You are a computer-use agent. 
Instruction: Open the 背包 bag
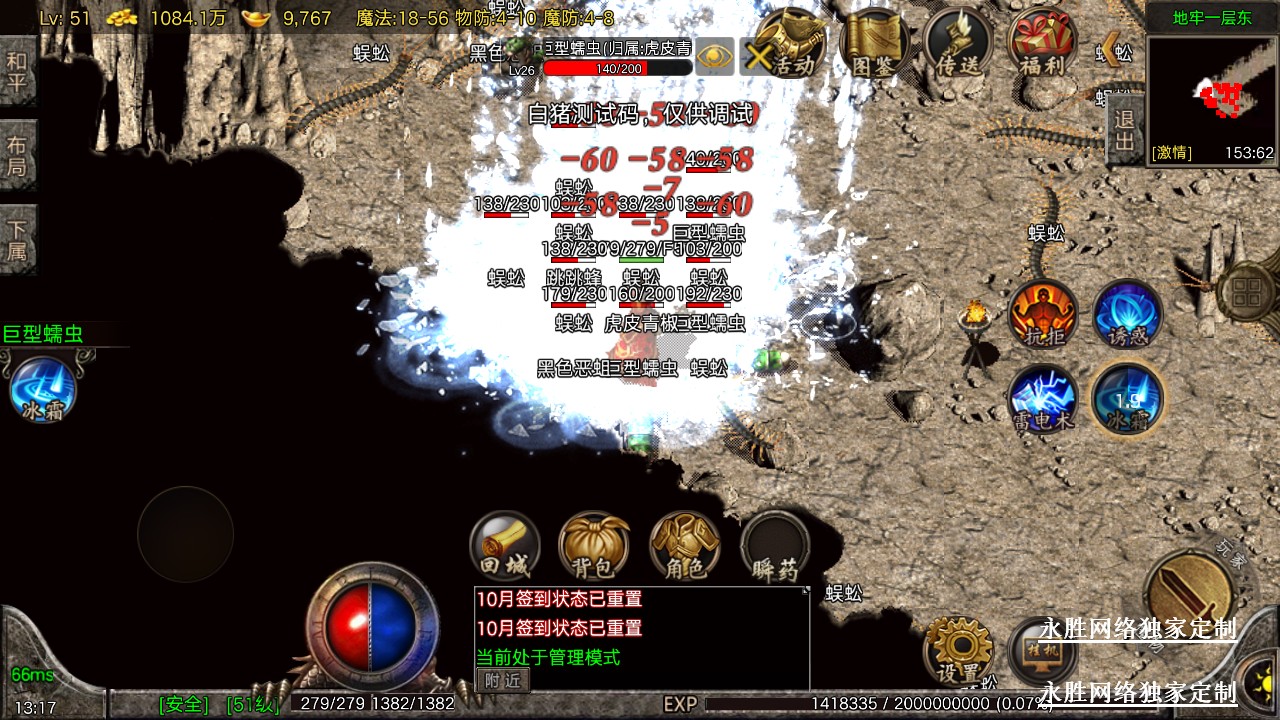(594, 546)
